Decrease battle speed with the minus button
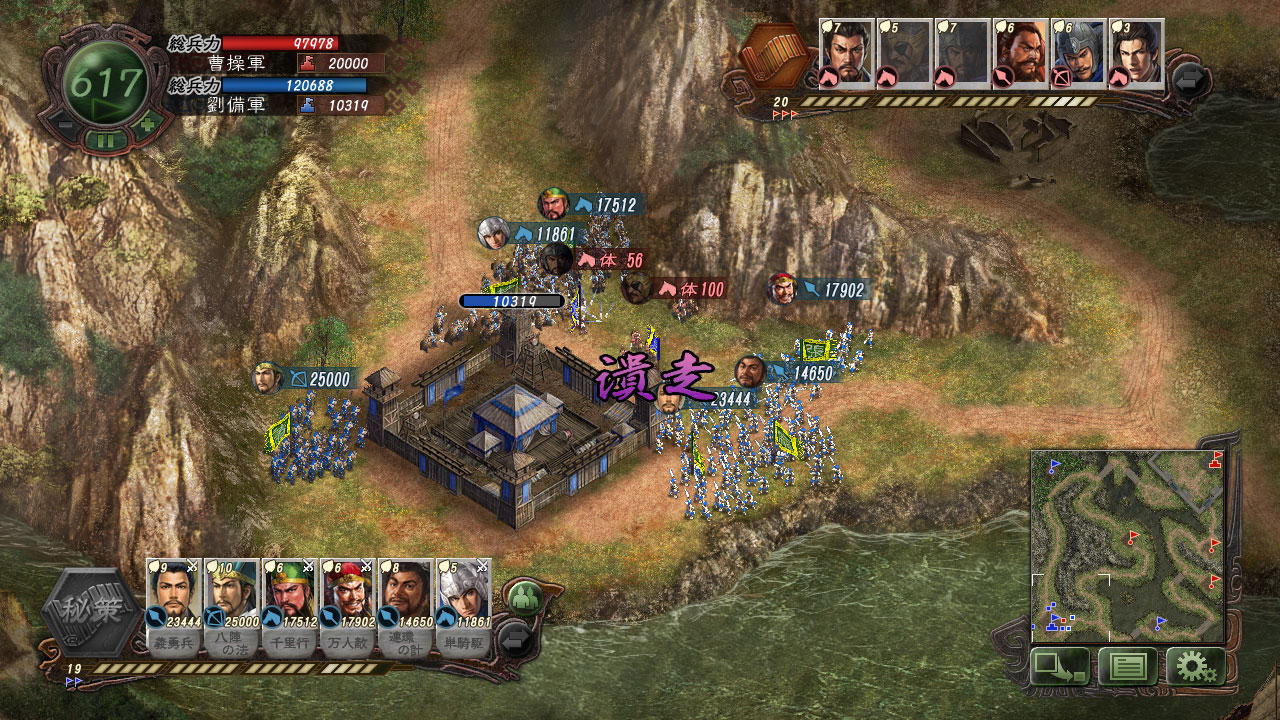Image resolution: width=1280 pixels, height=720 pixels. 63,125
